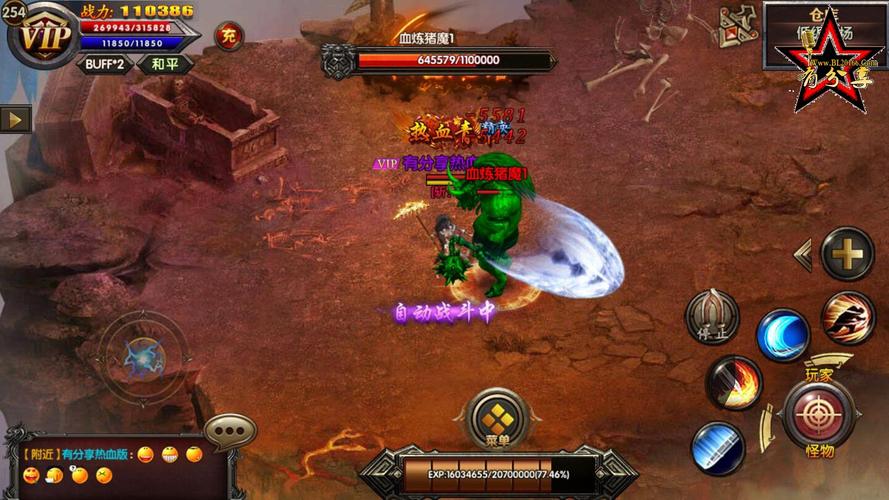Screen dimensions: 889x500
Task: Open the 菜单 main menu button
Action: pyautogui.click(x=497, y=420)
